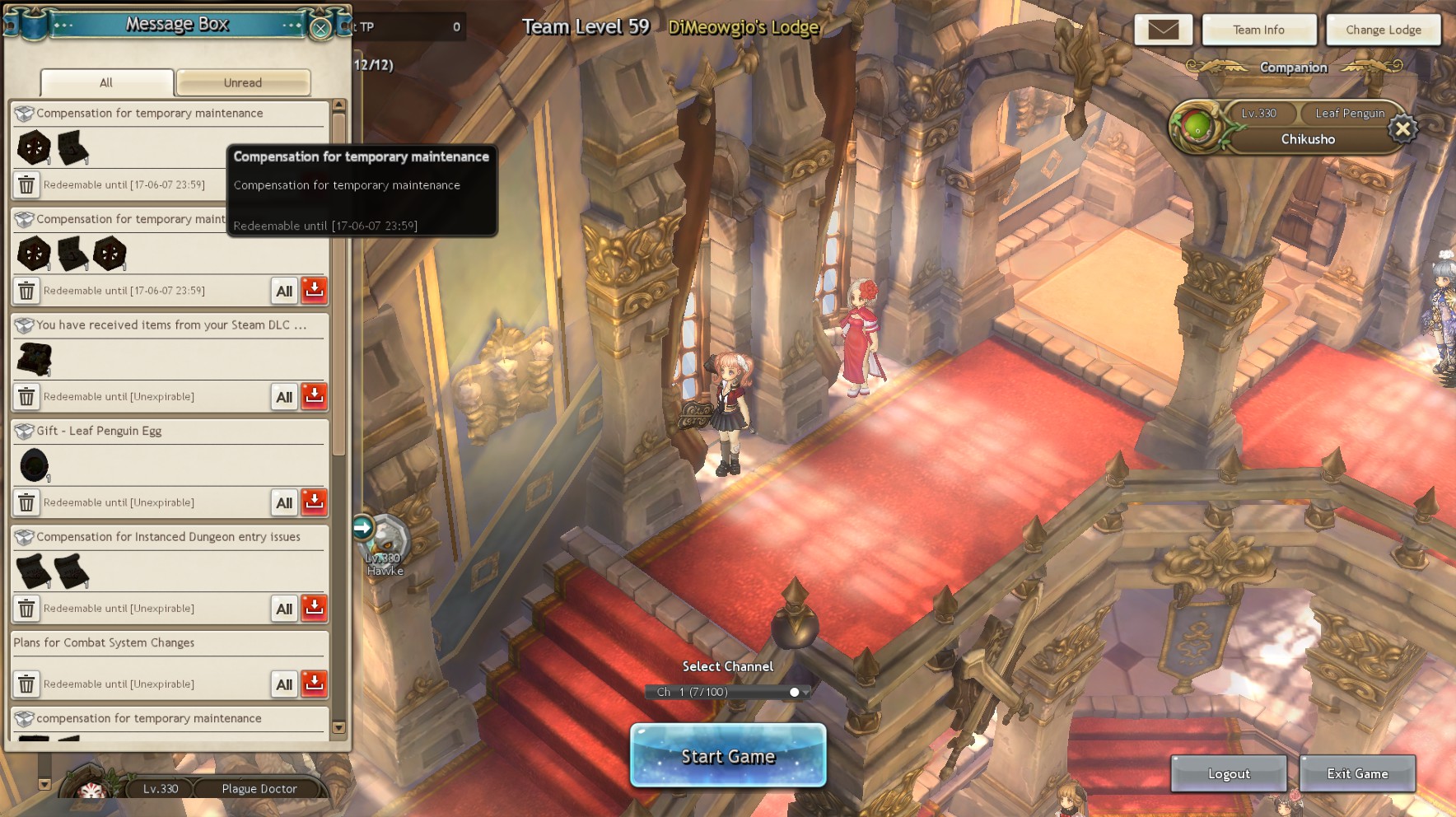Log out of the account
Image resolution: width=1456 pixels, height=817 pixels.
pos(1228,773)
